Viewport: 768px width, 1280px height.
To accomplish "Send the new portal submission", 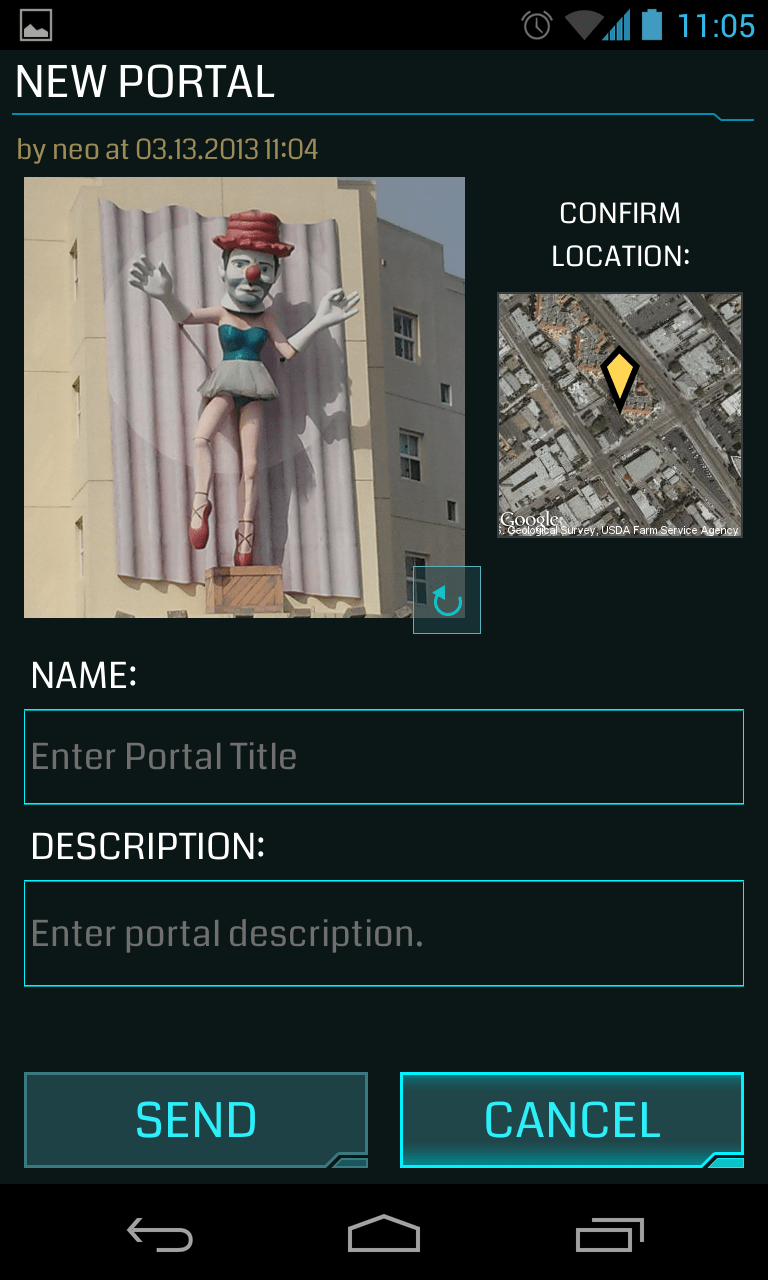I will click(x=196, y=1120).
